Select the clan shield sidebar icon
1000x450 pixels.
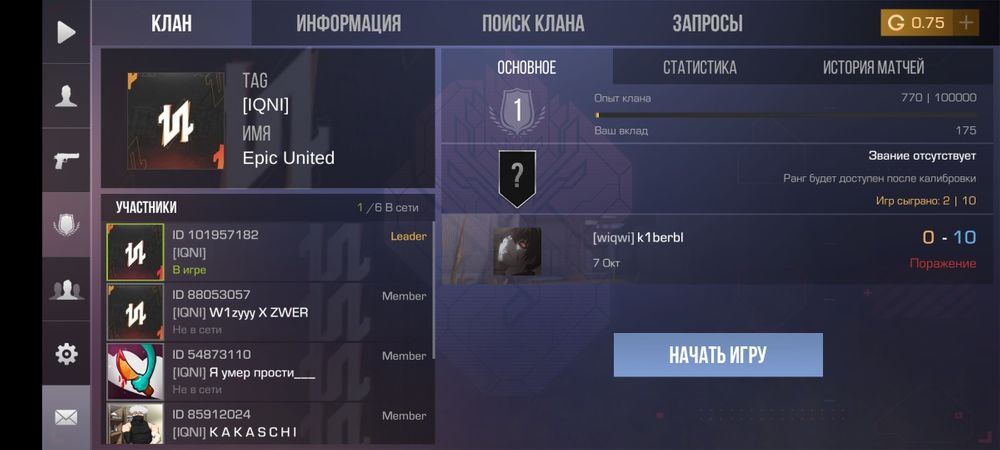click(x=66, y=225)
